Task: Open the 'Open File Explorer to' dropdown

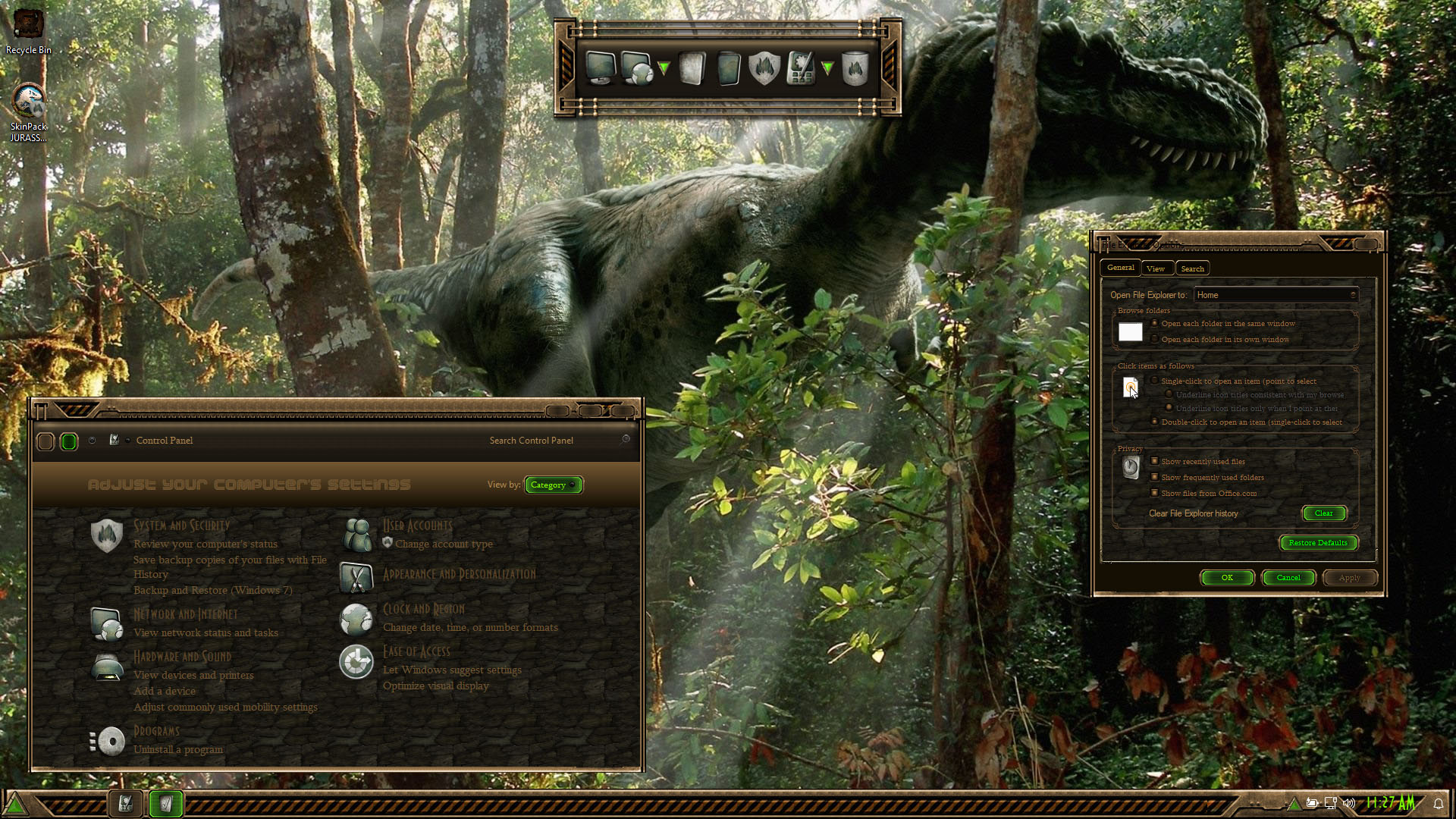Action: (x=1276, y=295)
